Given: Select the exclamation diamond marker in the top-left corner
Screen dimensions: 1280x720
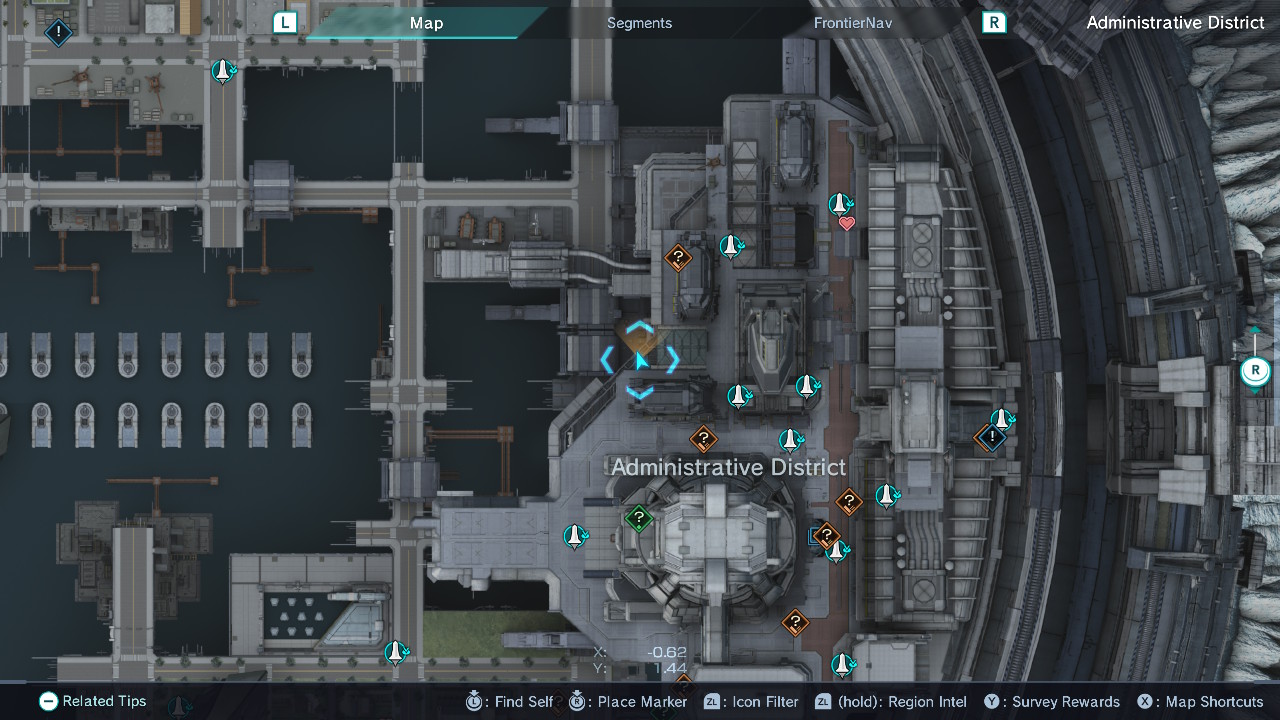Looking at the screenshot, I should point(57,33).
